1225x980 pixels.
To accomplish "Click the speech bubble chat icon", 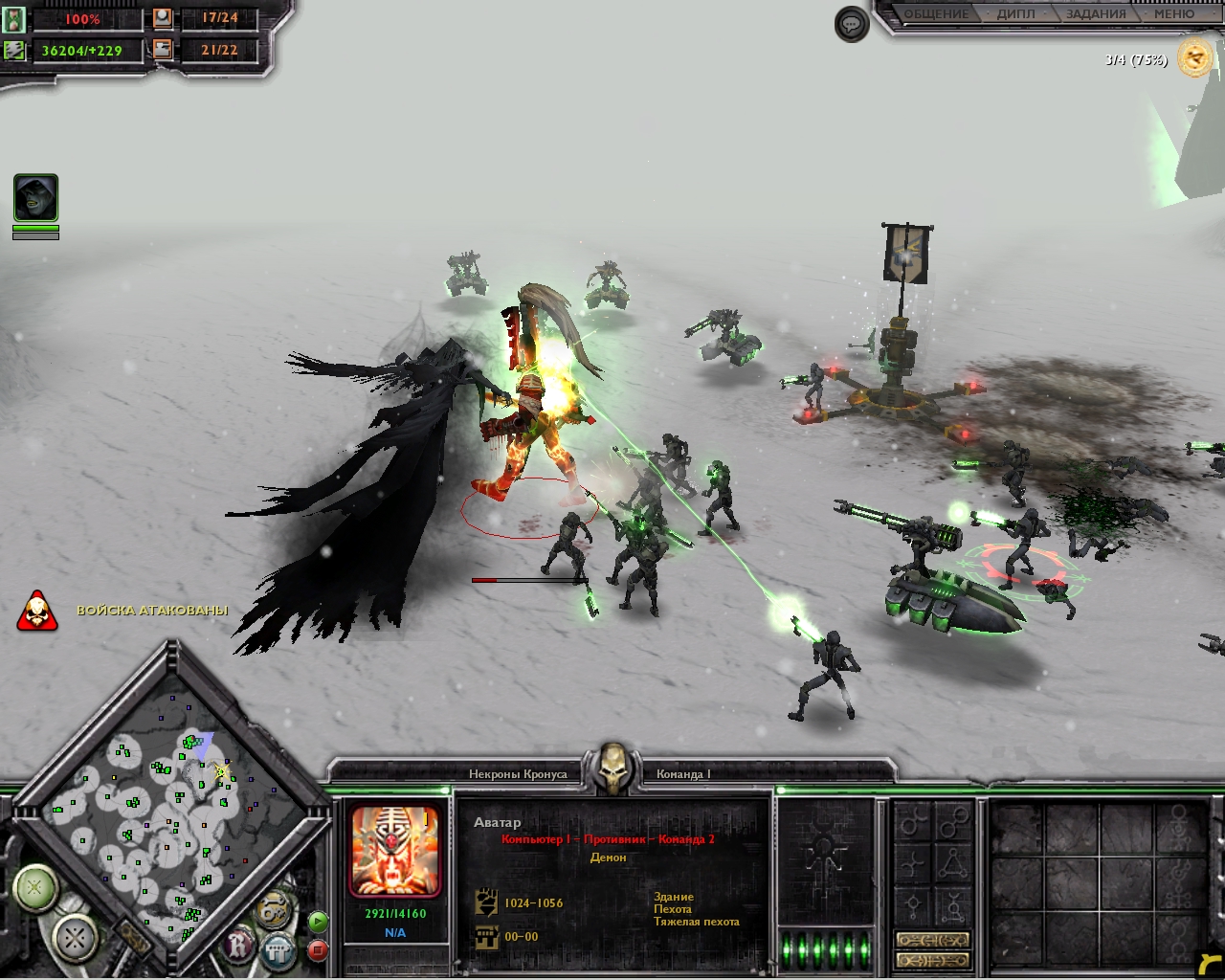I will click(851, 24).
